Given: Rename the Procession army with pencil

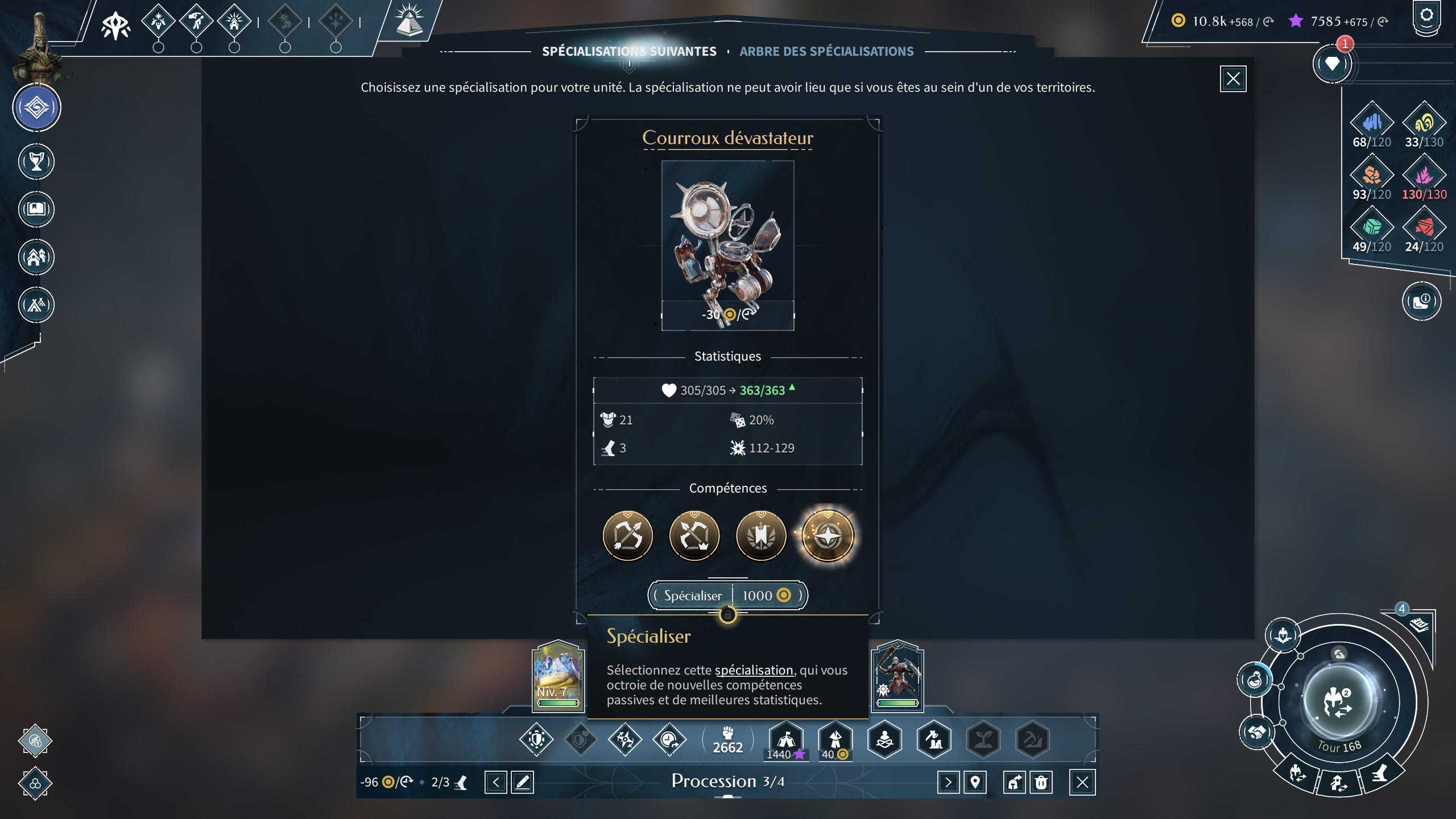Looking at the screenshot, I should pos(522,783).
